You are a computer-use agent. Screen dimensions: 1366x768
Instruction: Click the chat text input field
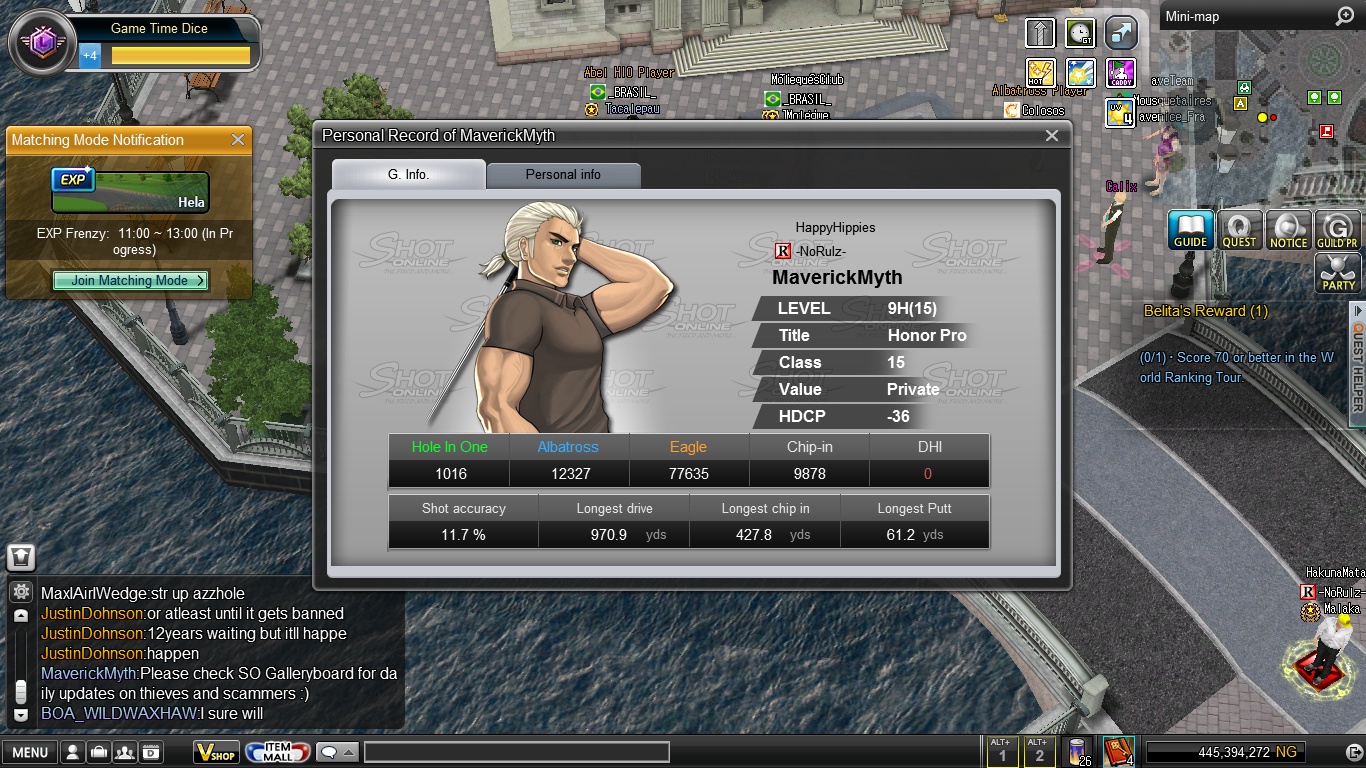516,752
